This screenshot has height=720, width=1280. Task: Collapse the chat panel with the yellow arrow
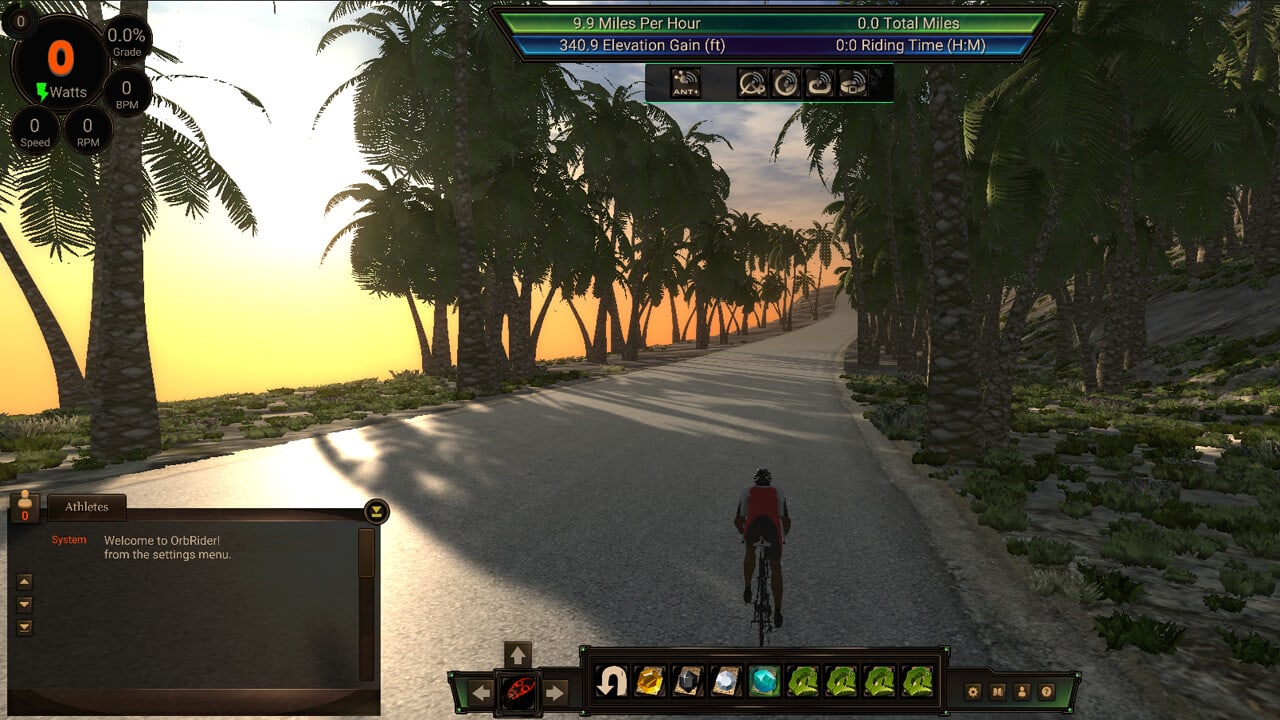pos(376,512)
